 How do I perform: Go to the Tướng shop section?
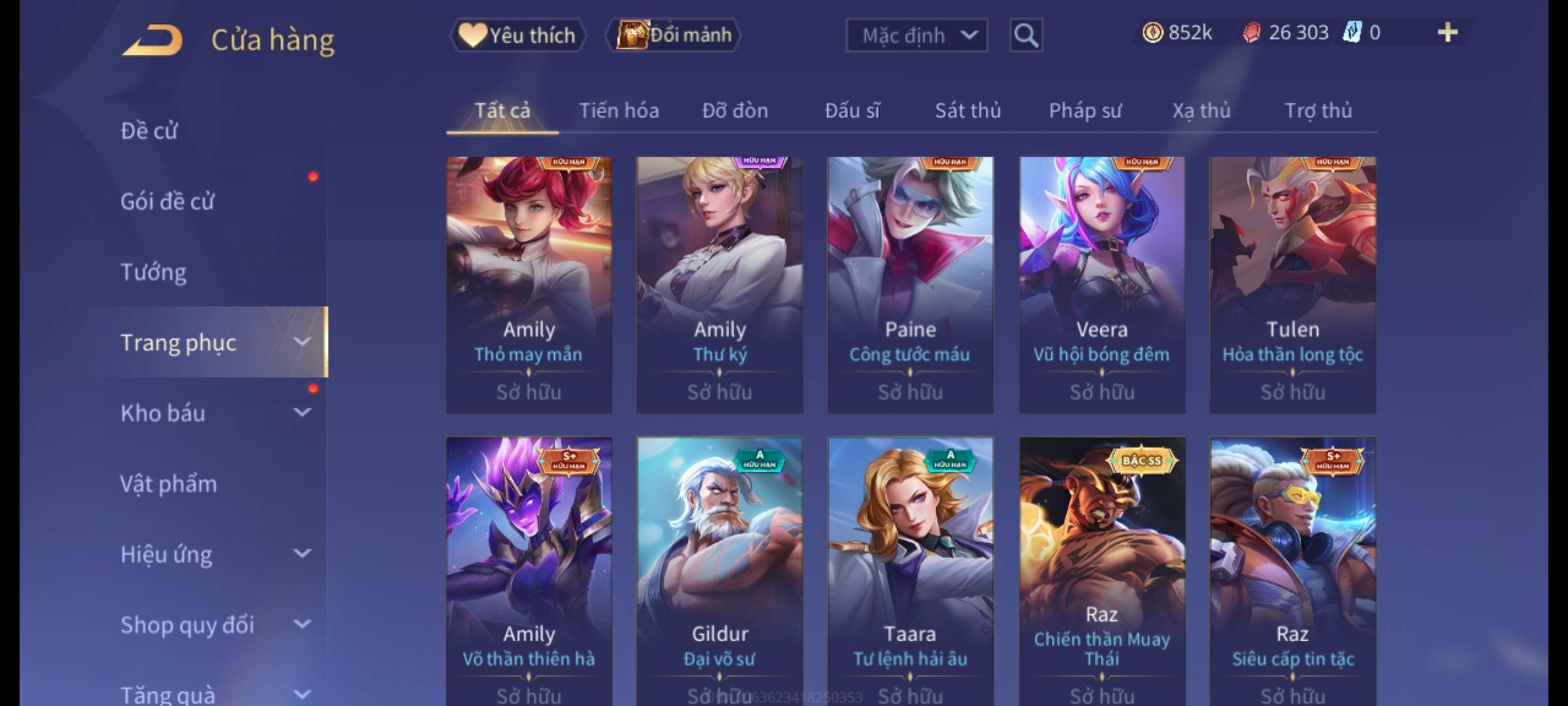[x=154, y=272]
